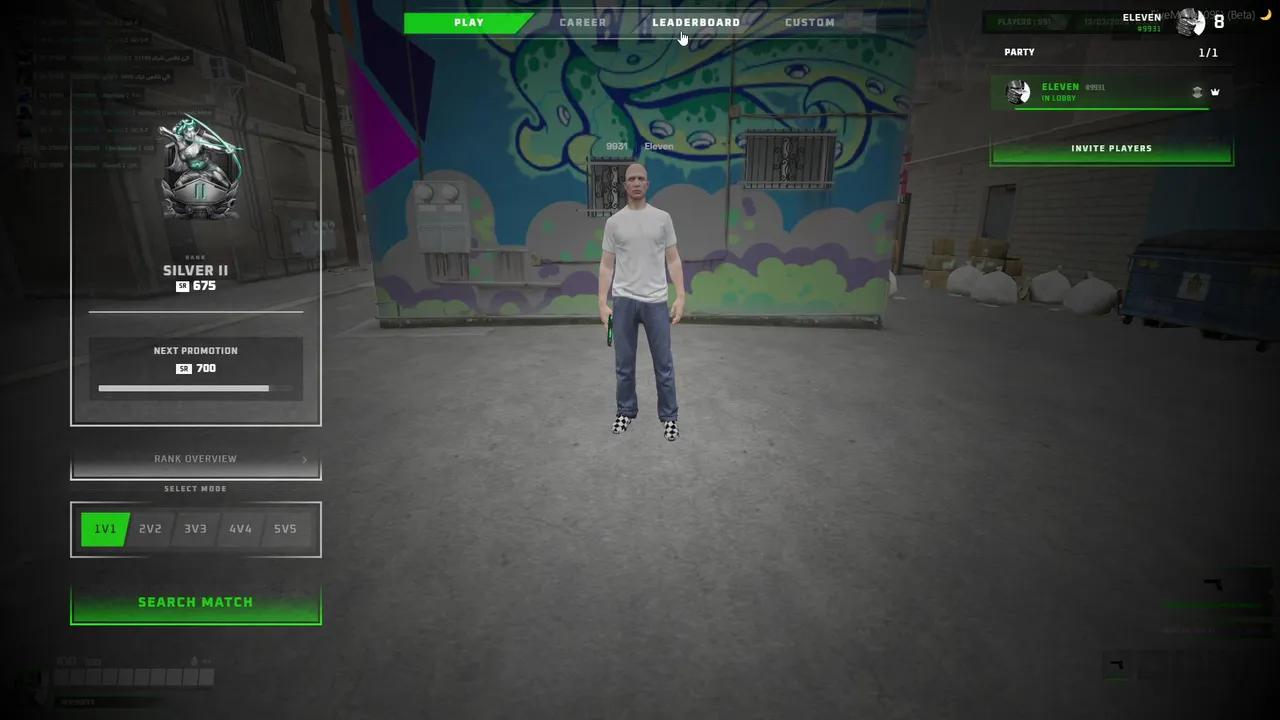Select the party leader crown icon
The height and width of the screenshot is (720, 1280).
coord(1216,91)
